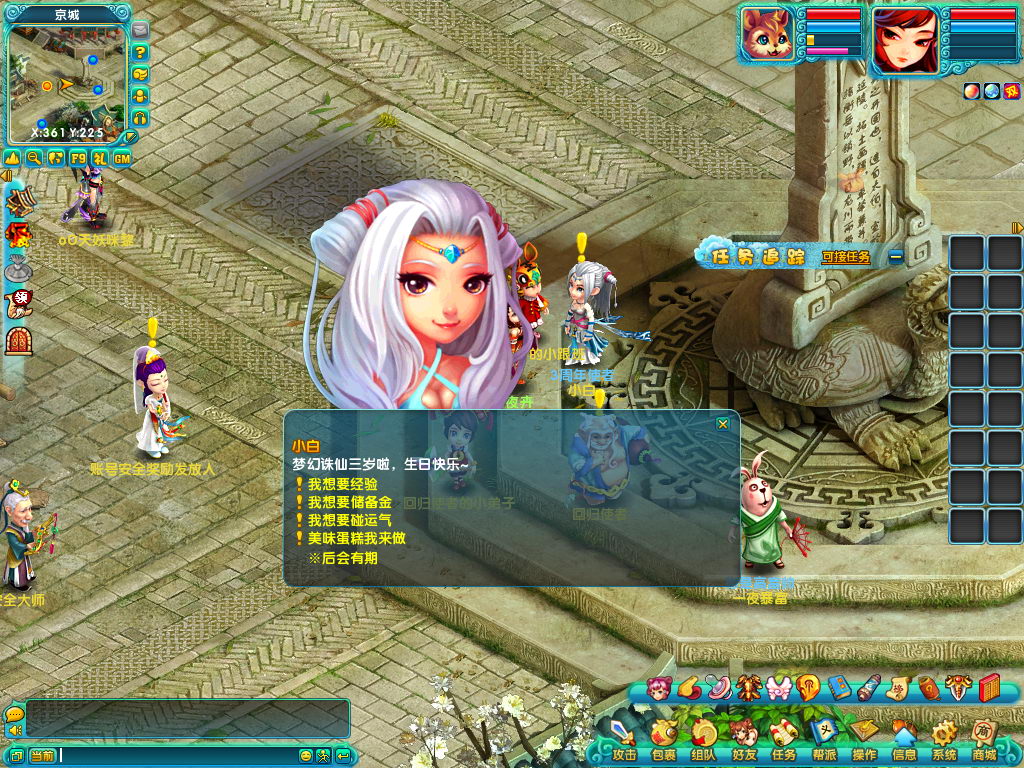Viewport: 1024px width, 768px height.
Task: Open the mail envelope beside minimap
Action: (x=140, y=30)
